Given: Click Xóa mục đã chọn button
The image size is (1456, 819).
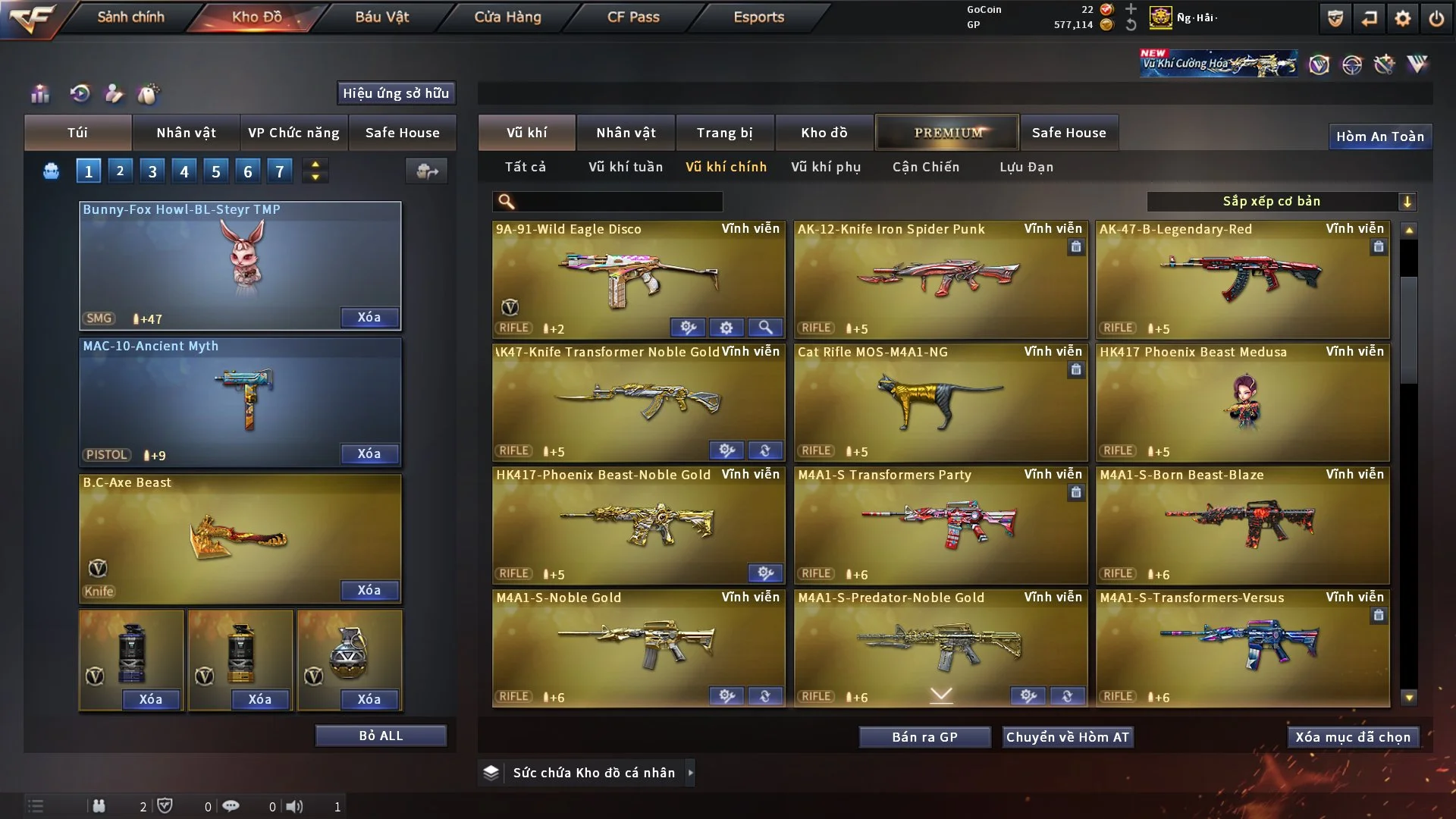Looking at the screenshot, I should click(x=1353, y=737).
